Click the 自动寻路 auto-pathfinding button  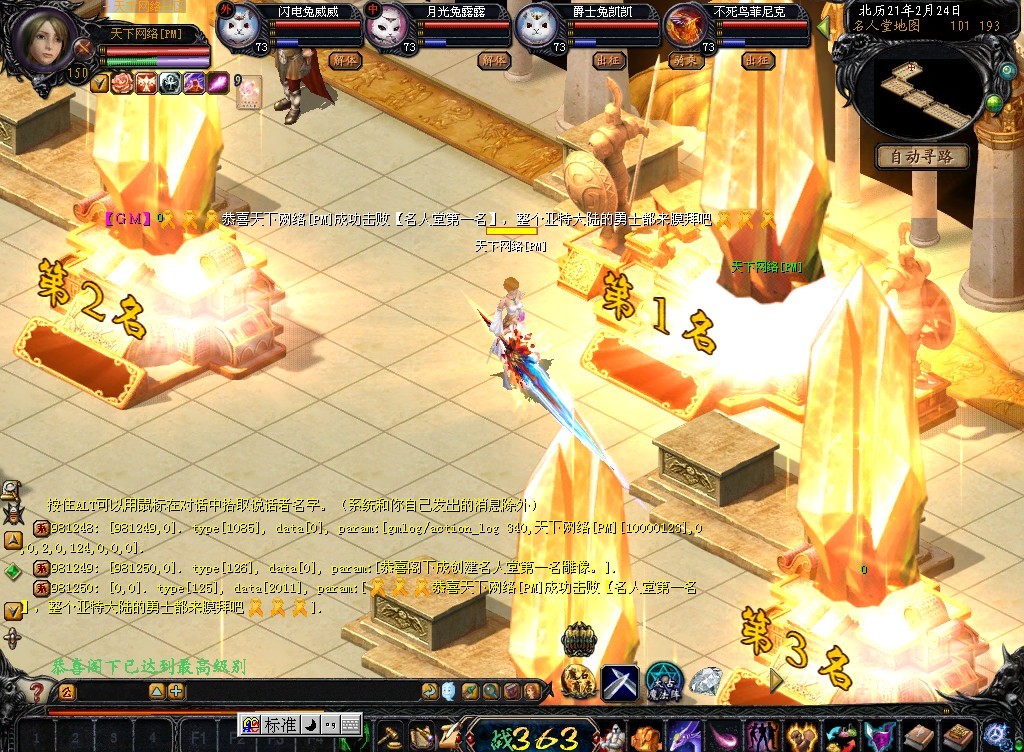(921, 156)
